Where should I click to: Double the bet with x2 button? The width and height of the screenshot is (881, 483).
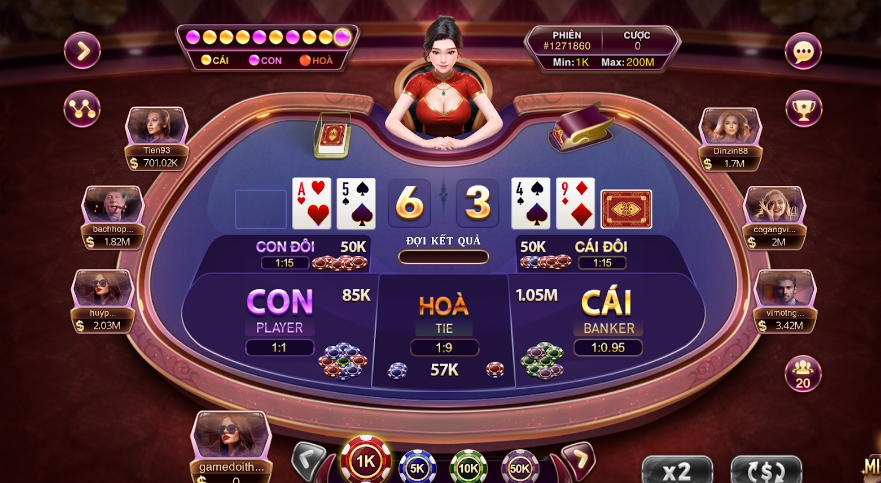677,469
